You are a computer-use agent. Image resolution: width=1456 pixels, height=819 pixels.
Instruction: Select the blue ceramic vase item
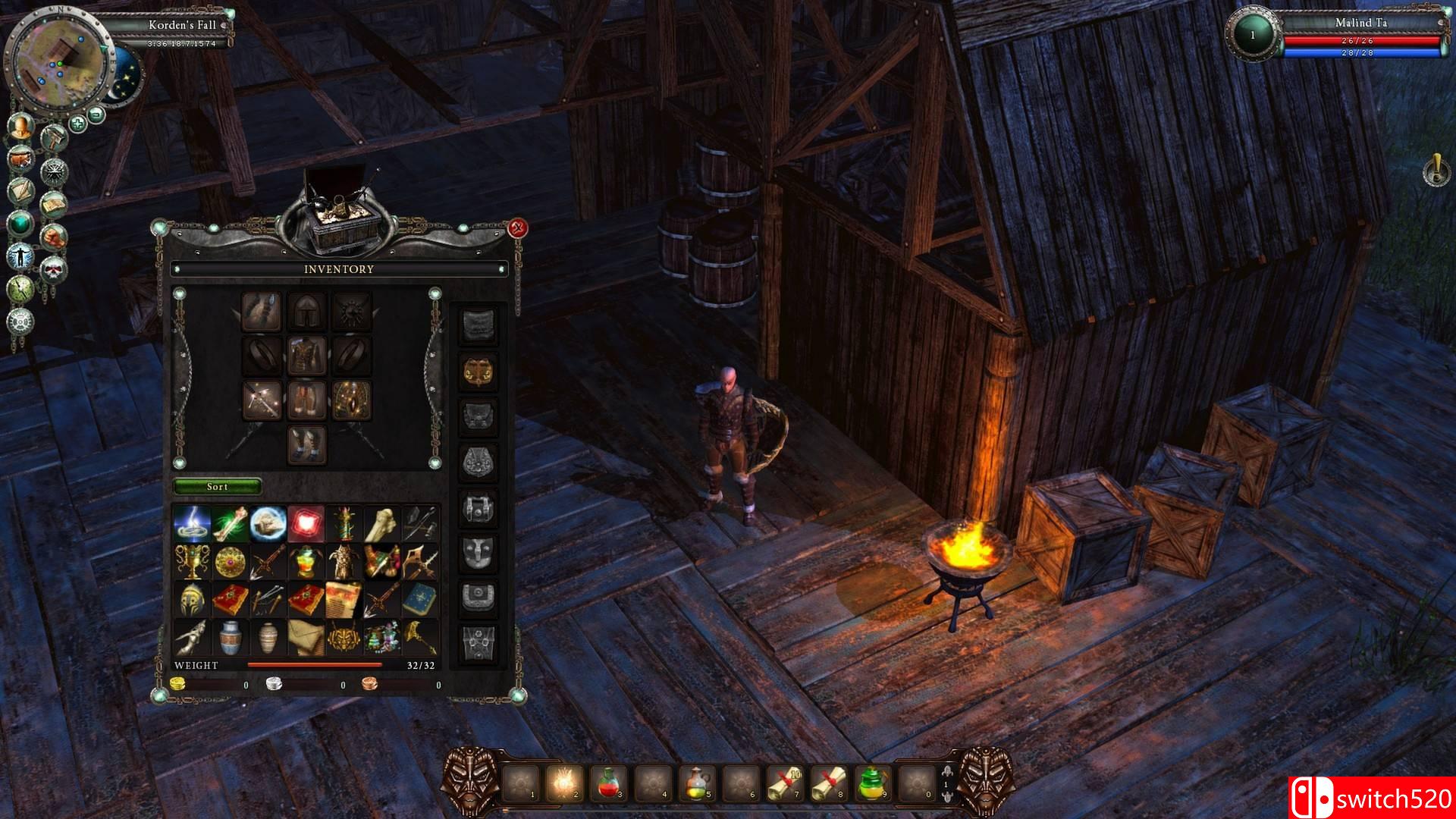click(x=229, y=638)
